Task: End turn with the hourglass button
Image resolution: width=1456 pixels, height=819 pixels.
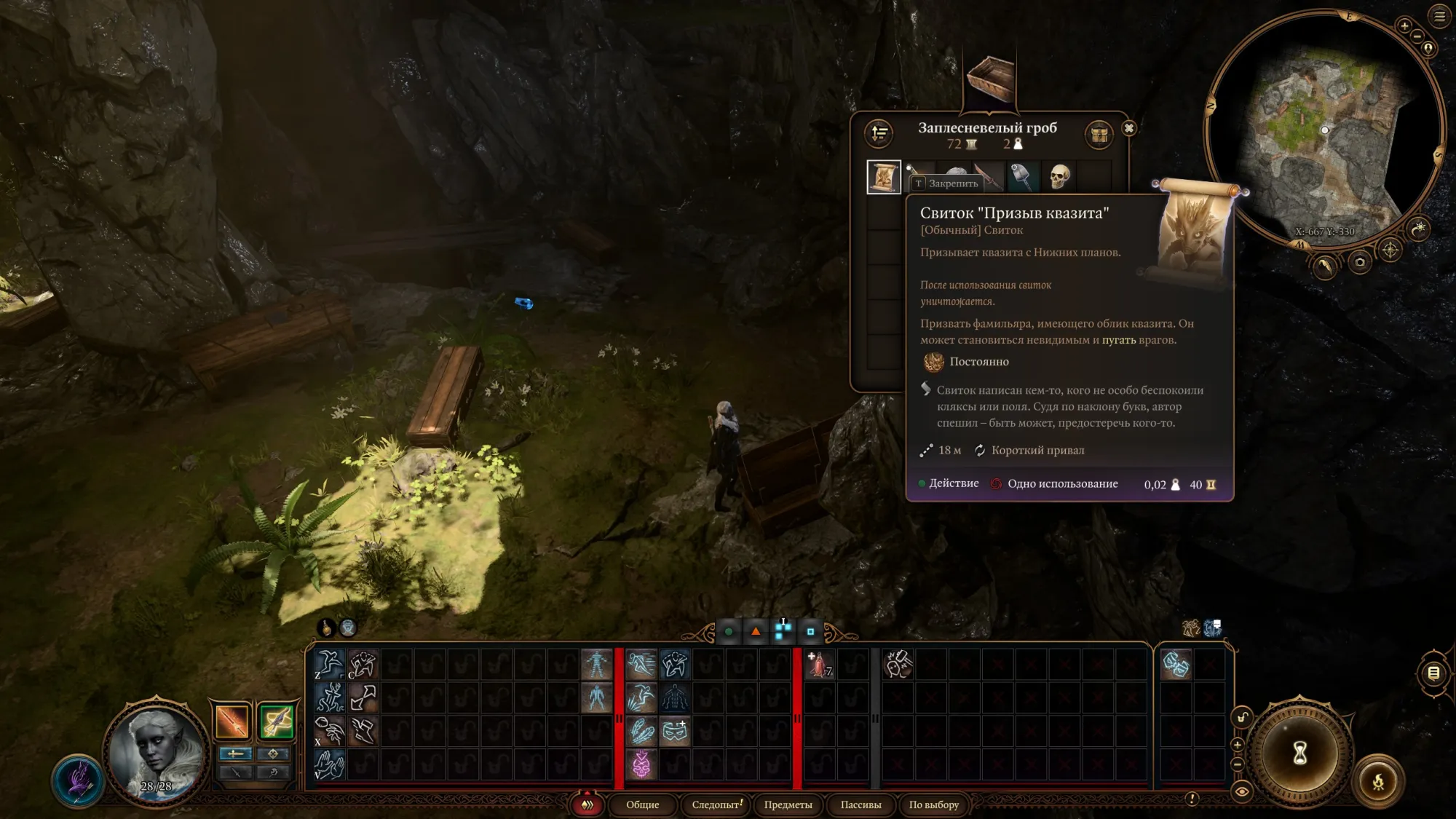Action: click(x=1300, y=753)
